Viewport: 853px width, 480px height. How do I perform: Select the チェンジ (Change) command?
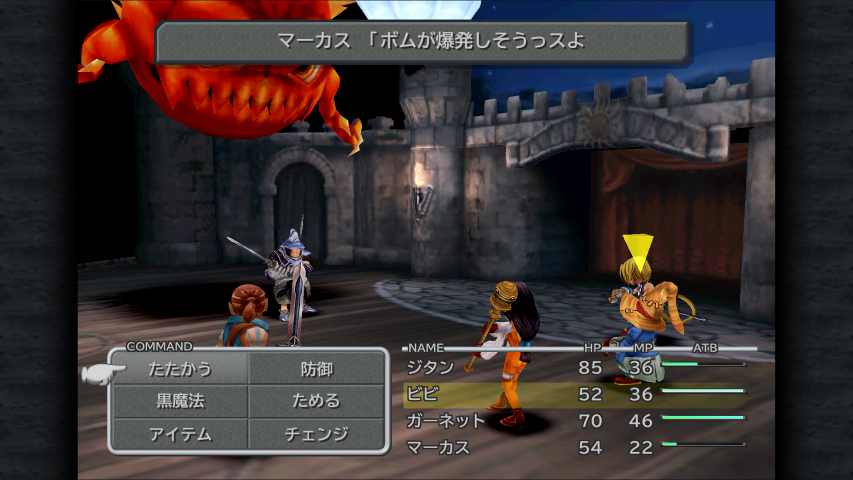[317, 433]
